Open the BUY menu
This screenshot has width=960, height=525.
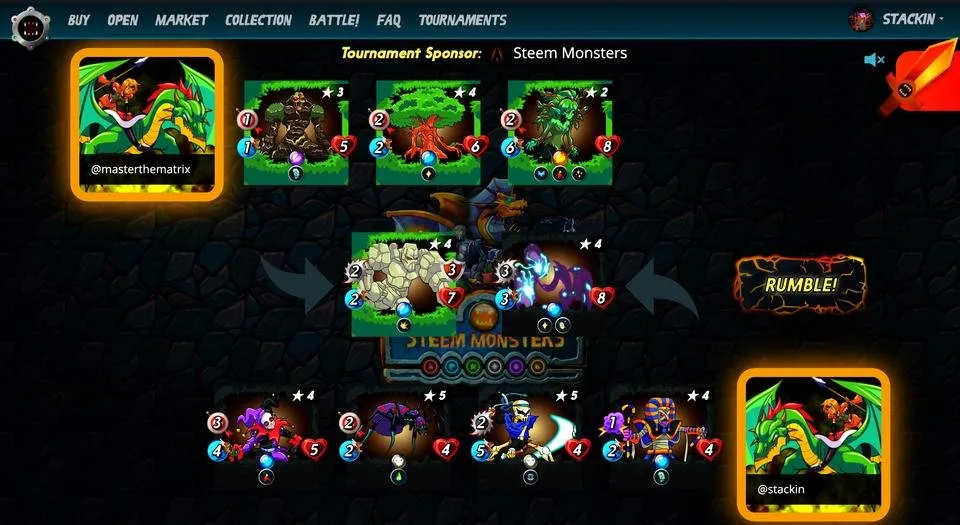pyautogui.click(x=79, y=20)
